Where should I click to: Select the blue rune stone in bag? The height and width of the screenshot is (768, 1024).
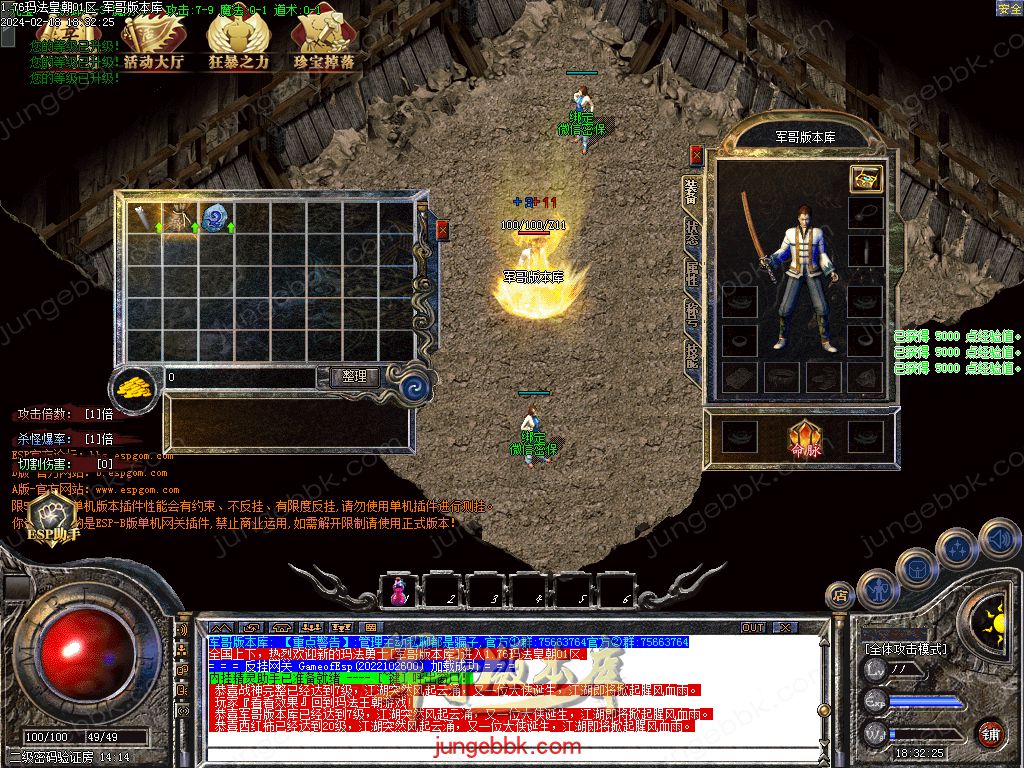point(215,219)
